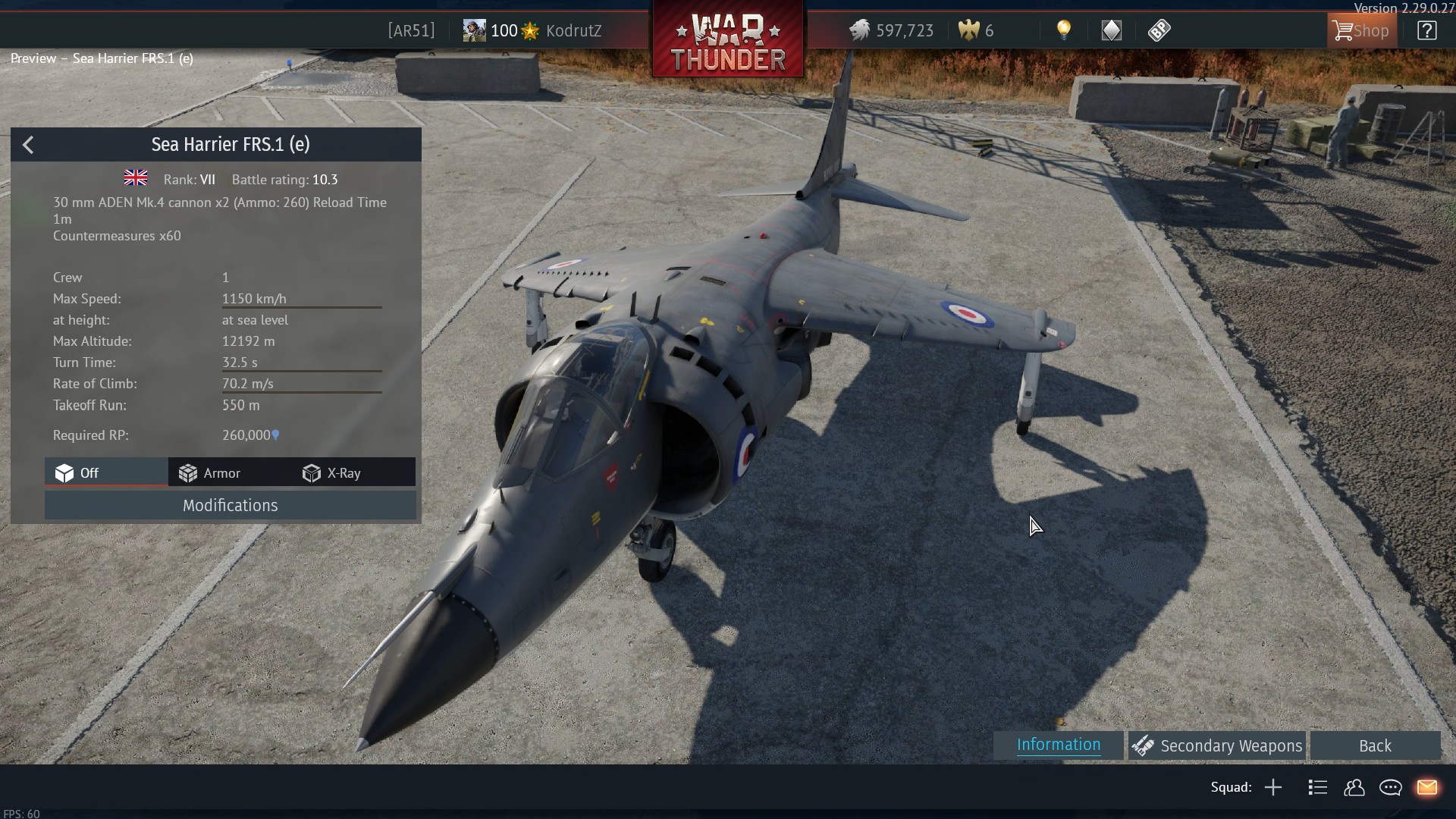This screenshot has height=819, width=1456.
Task: Switch view mode to Armor
Action: pyautogui.click(x=210, y=473)
